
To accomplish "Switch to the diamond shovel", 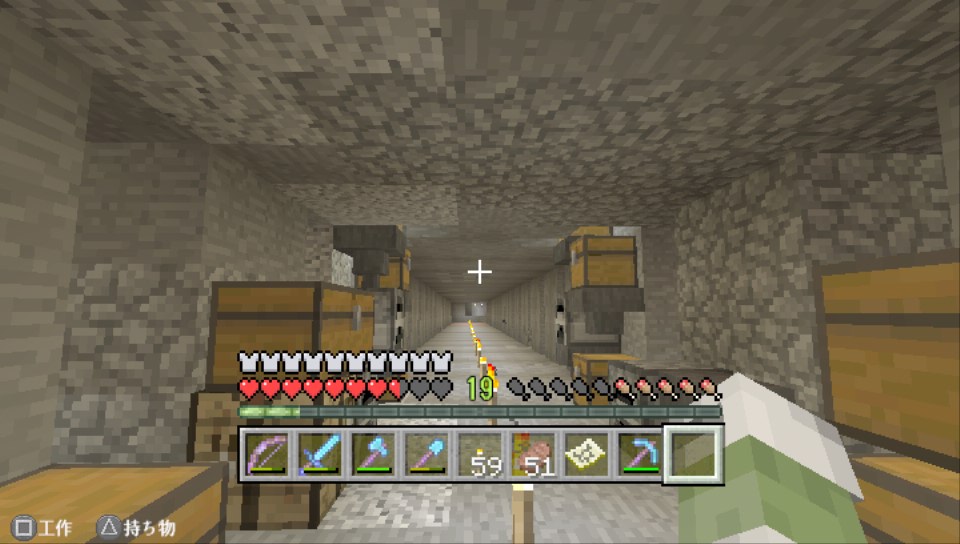I will [x=427, y=455].
